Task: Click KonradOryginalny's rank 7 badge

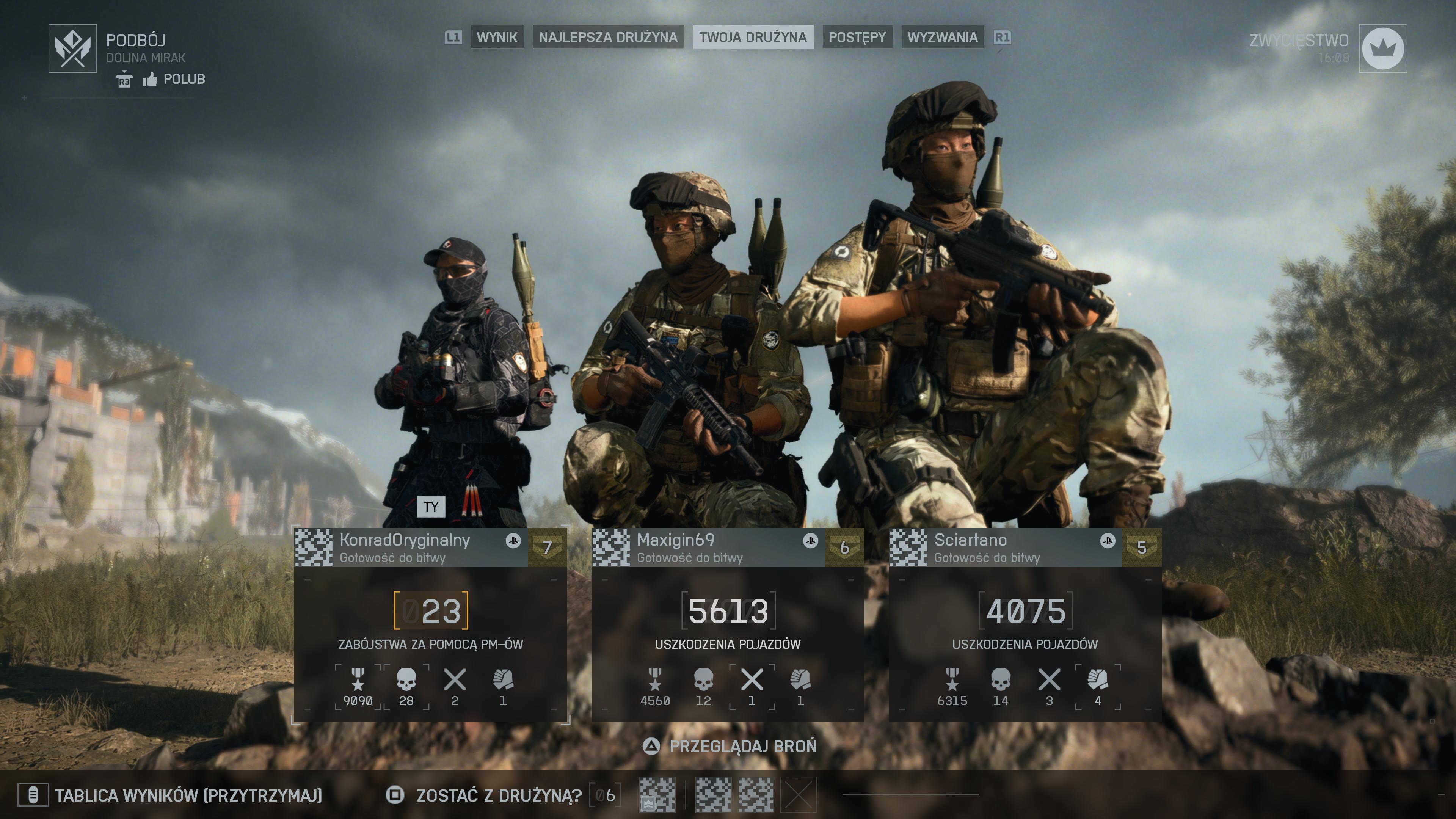Action: point(546,547)
